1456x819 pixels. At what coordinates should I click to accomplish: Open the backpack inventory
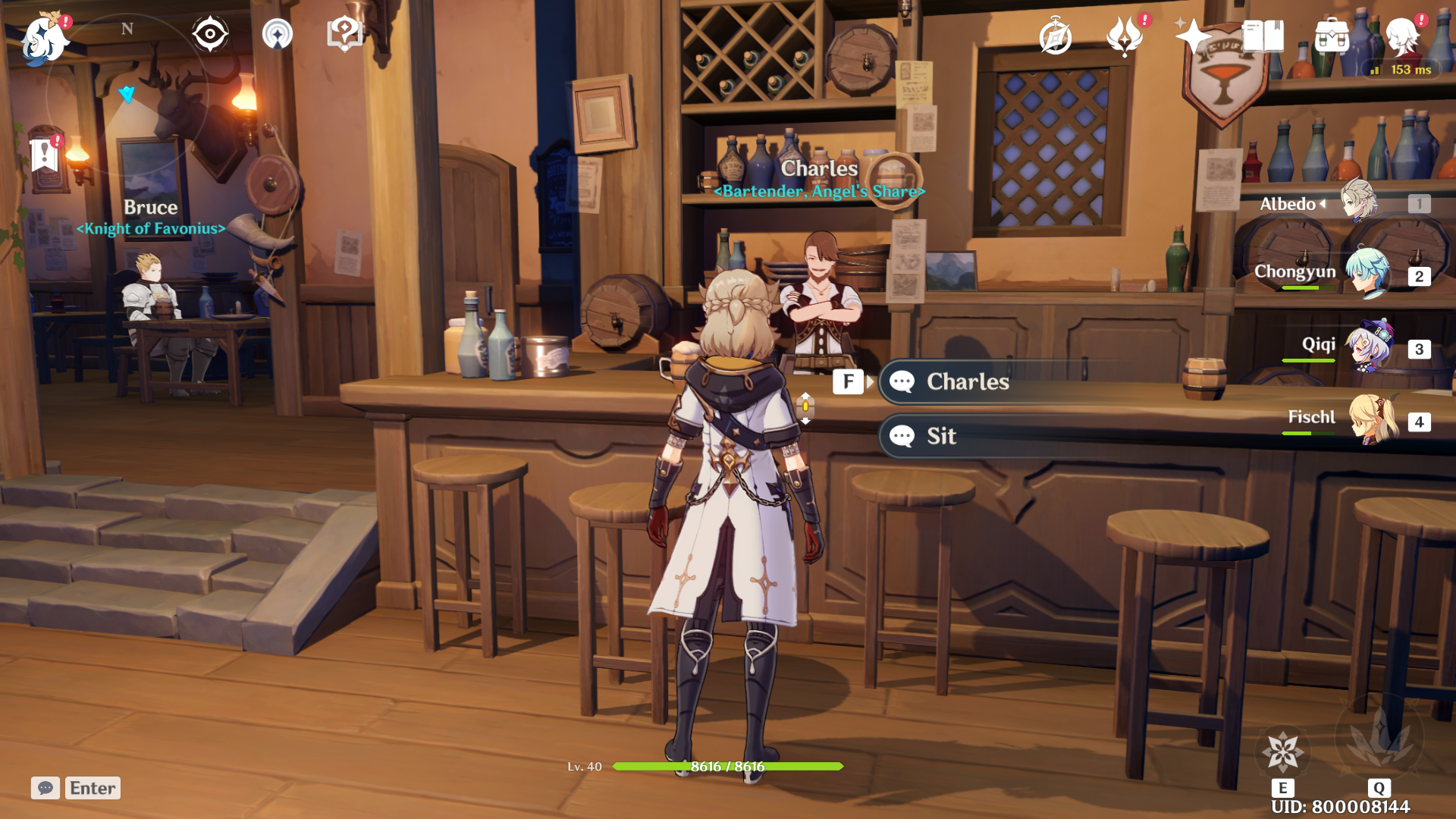1332,36
